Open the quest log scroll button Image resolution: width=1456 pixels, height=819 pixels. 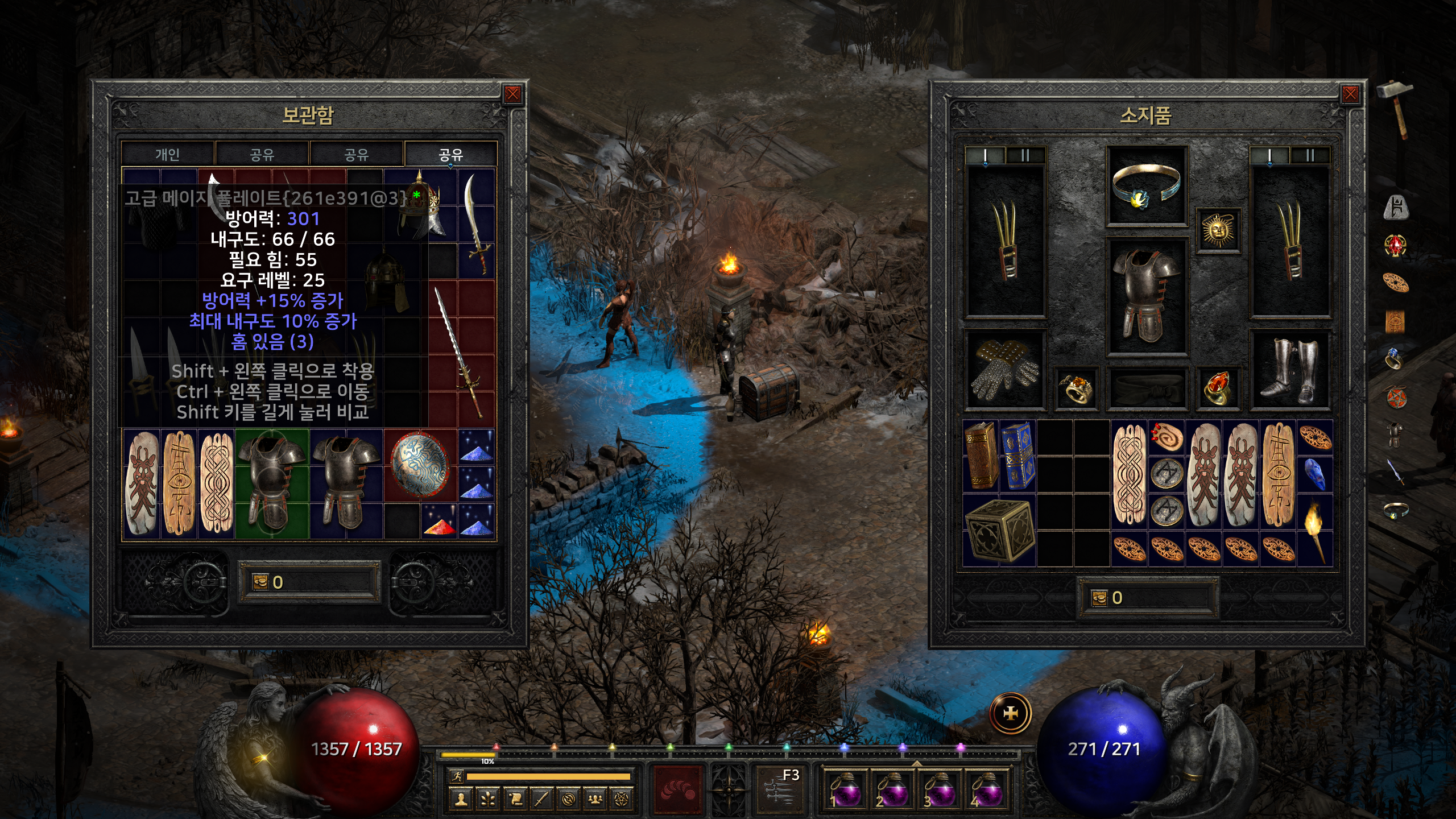pyautogui.click(x=515, y=800)
